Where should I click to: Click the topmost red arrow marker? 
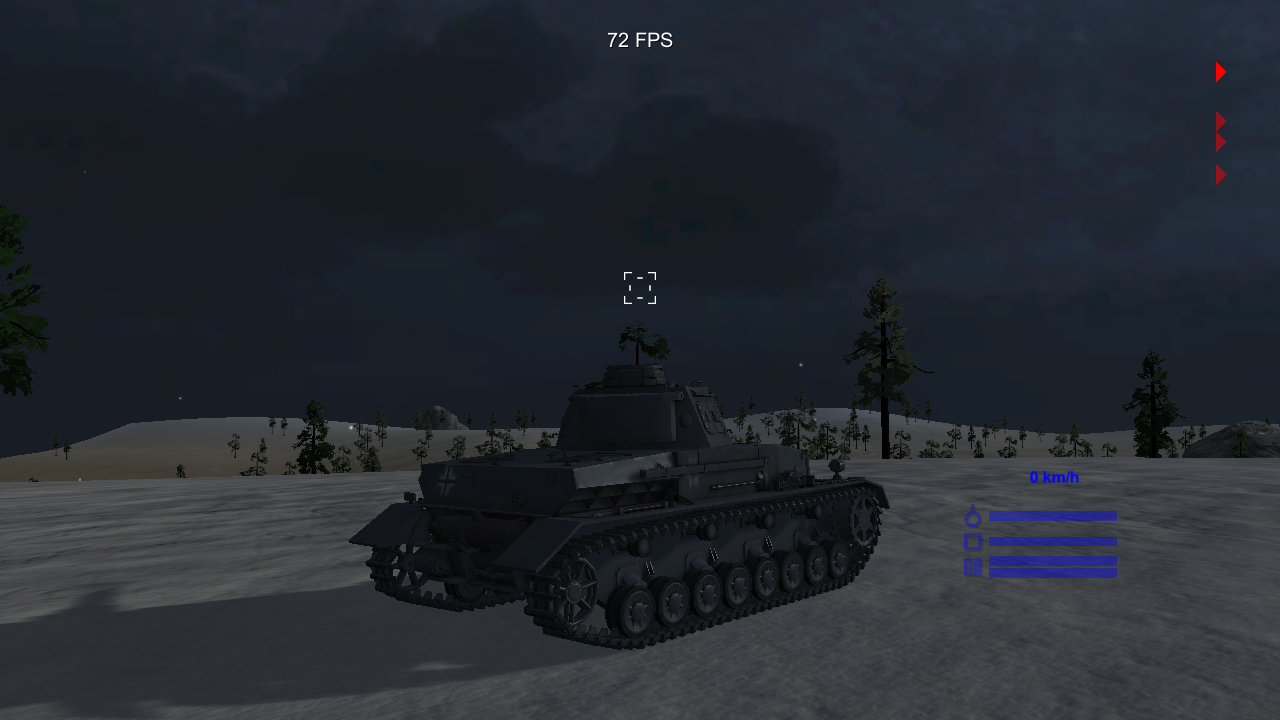(x=1219, y=71)
